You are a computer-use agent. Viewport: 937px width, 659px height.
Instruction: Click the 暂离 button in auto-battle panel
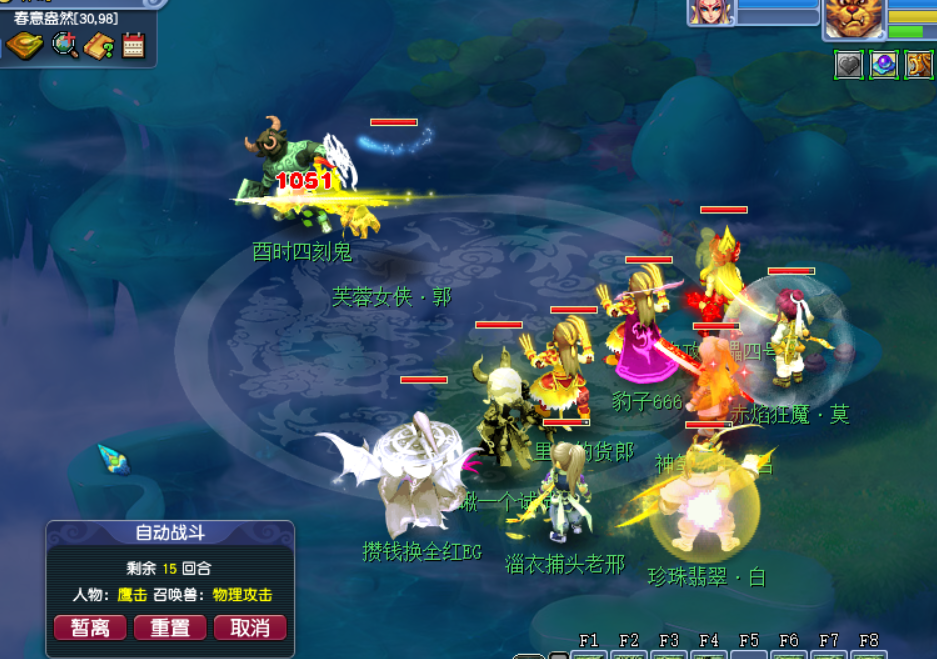[90, 627]
